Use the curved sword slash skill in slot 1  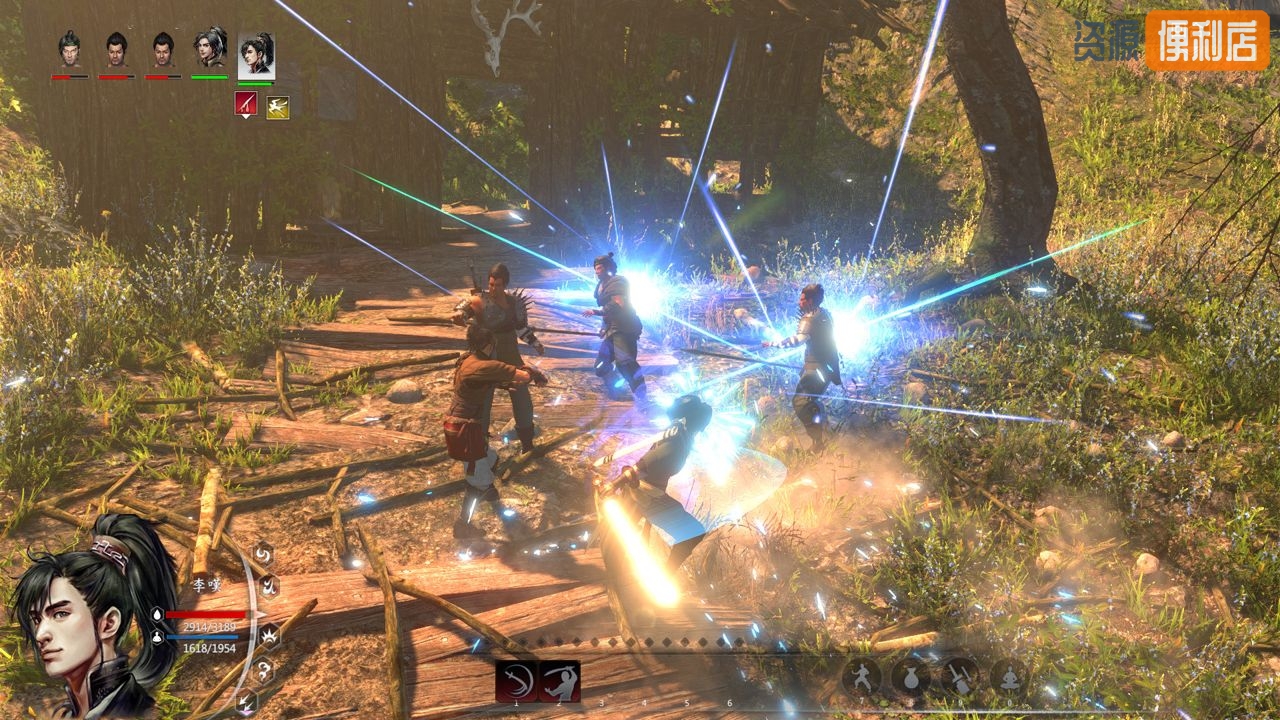[516, 680]
